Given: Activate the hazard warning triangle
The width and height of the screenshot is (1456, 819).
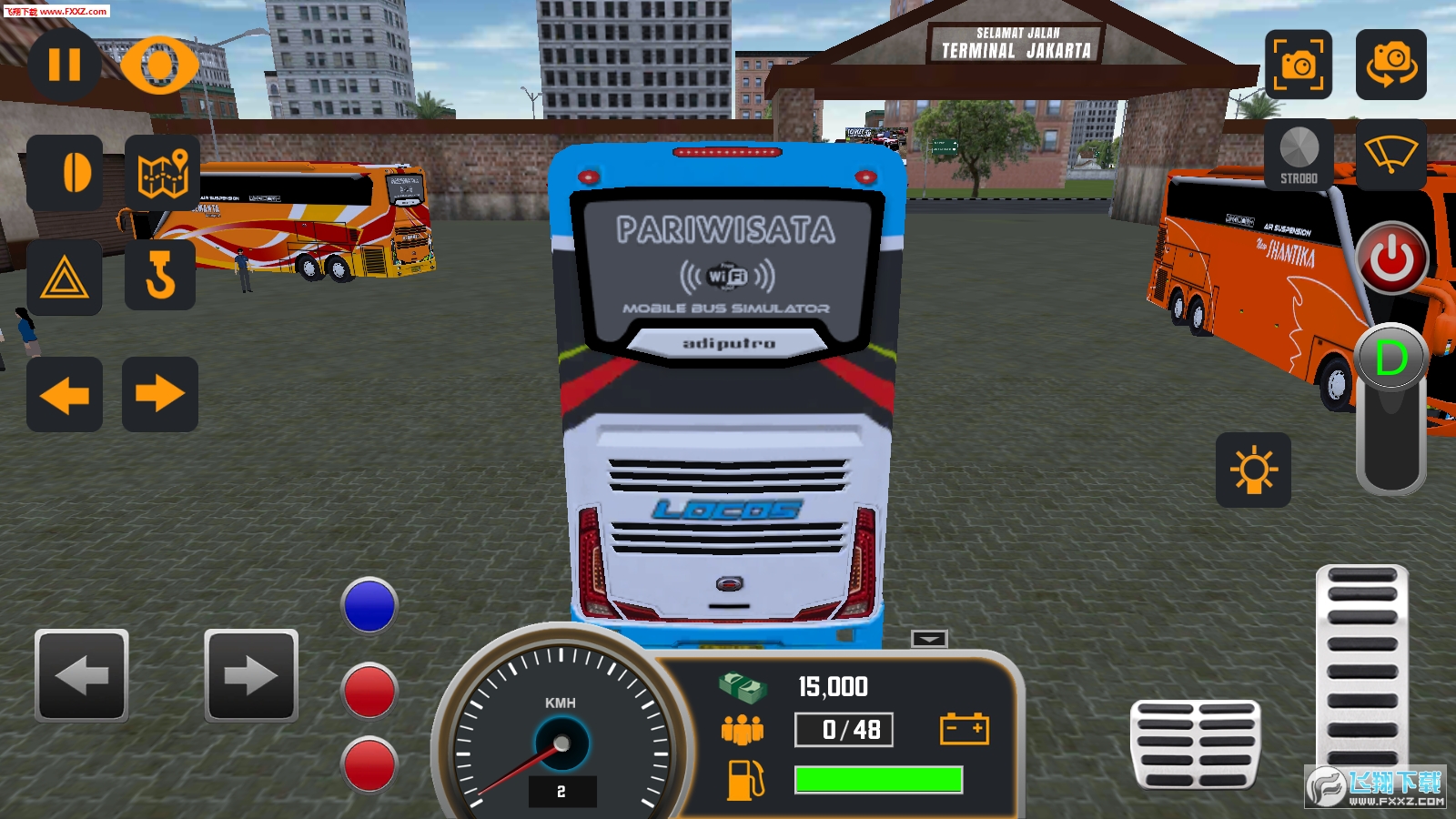Looking at the screenshot, I should [x=64, y=278].
